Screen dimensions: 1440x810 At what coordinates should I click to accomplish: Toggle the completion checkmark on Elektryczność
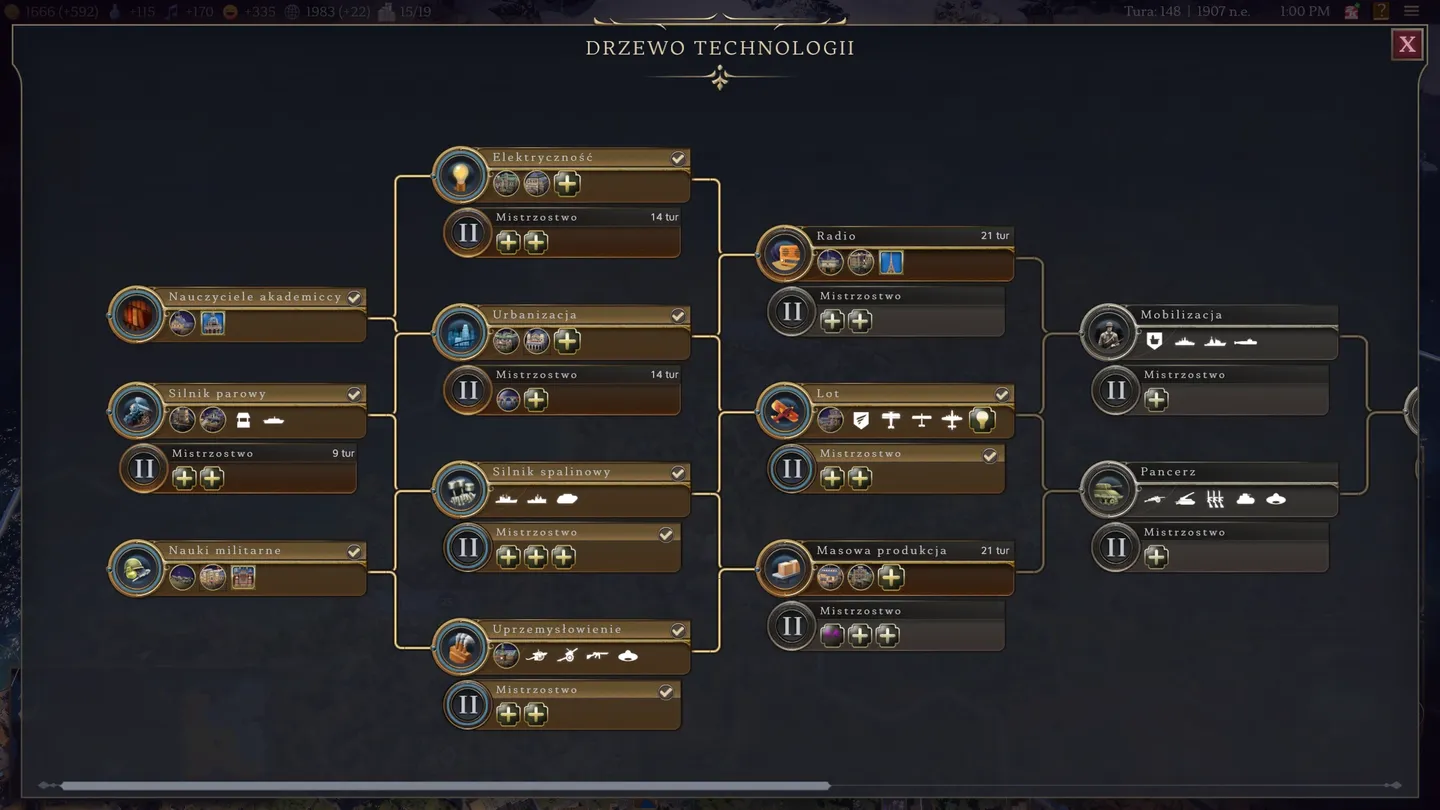678,157
